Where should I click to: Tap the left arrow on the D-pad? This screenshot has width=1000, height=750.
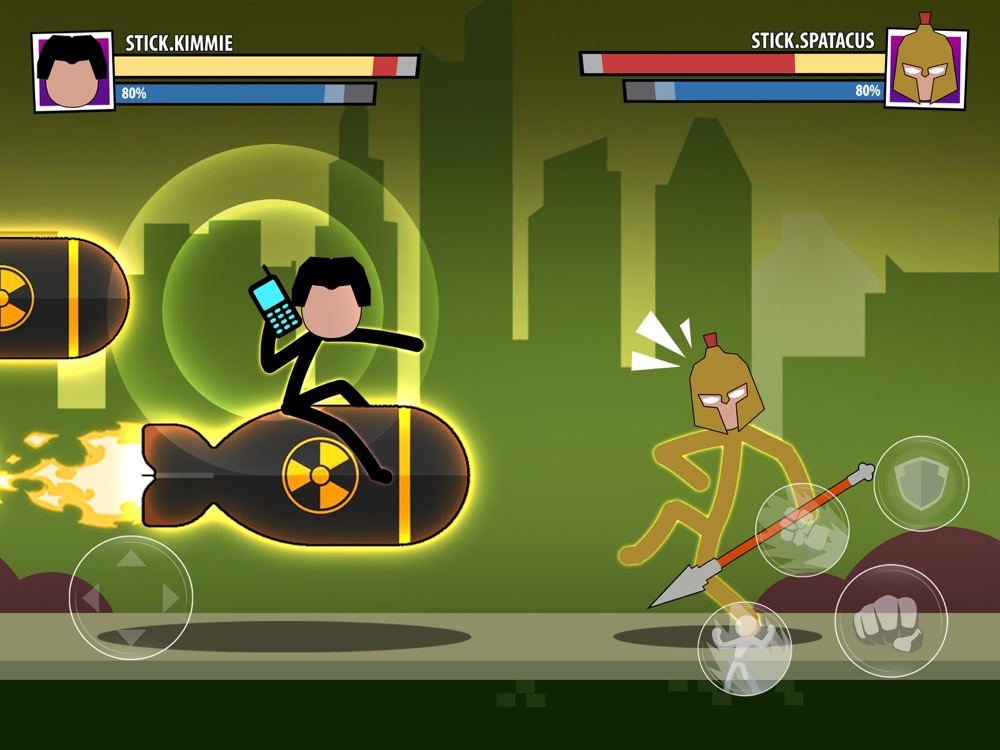91,598
